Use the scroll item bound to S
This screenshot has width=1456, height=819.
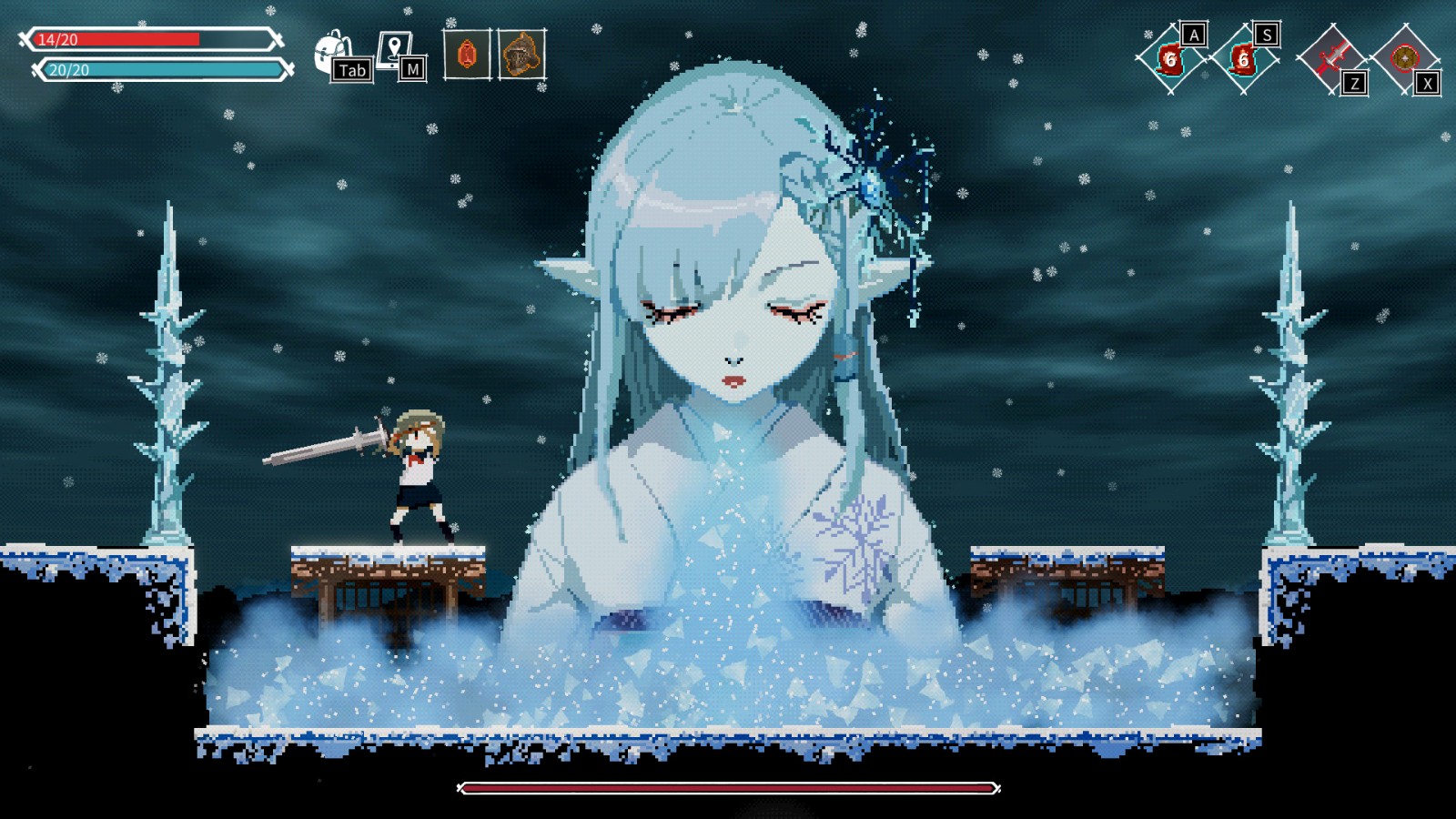click(1243, 59)
